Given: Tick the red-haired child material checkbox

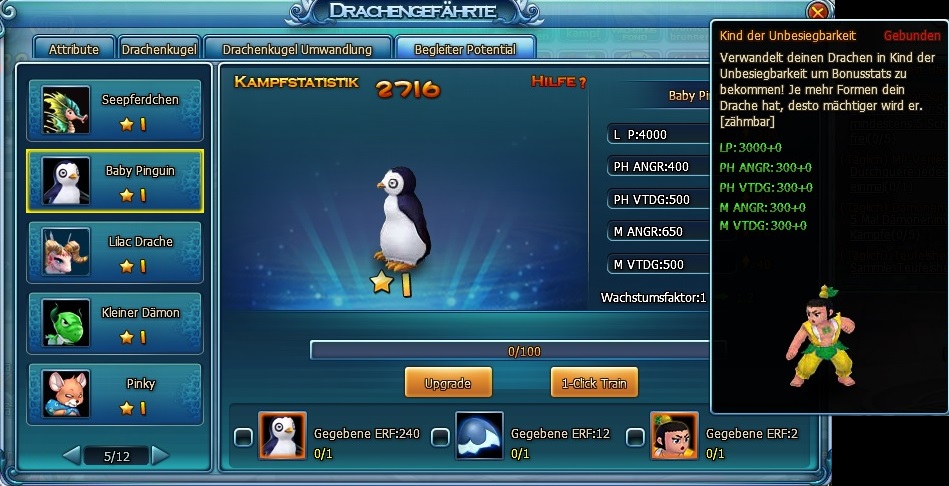Looking at the screenshot, I should click(635, 437).
